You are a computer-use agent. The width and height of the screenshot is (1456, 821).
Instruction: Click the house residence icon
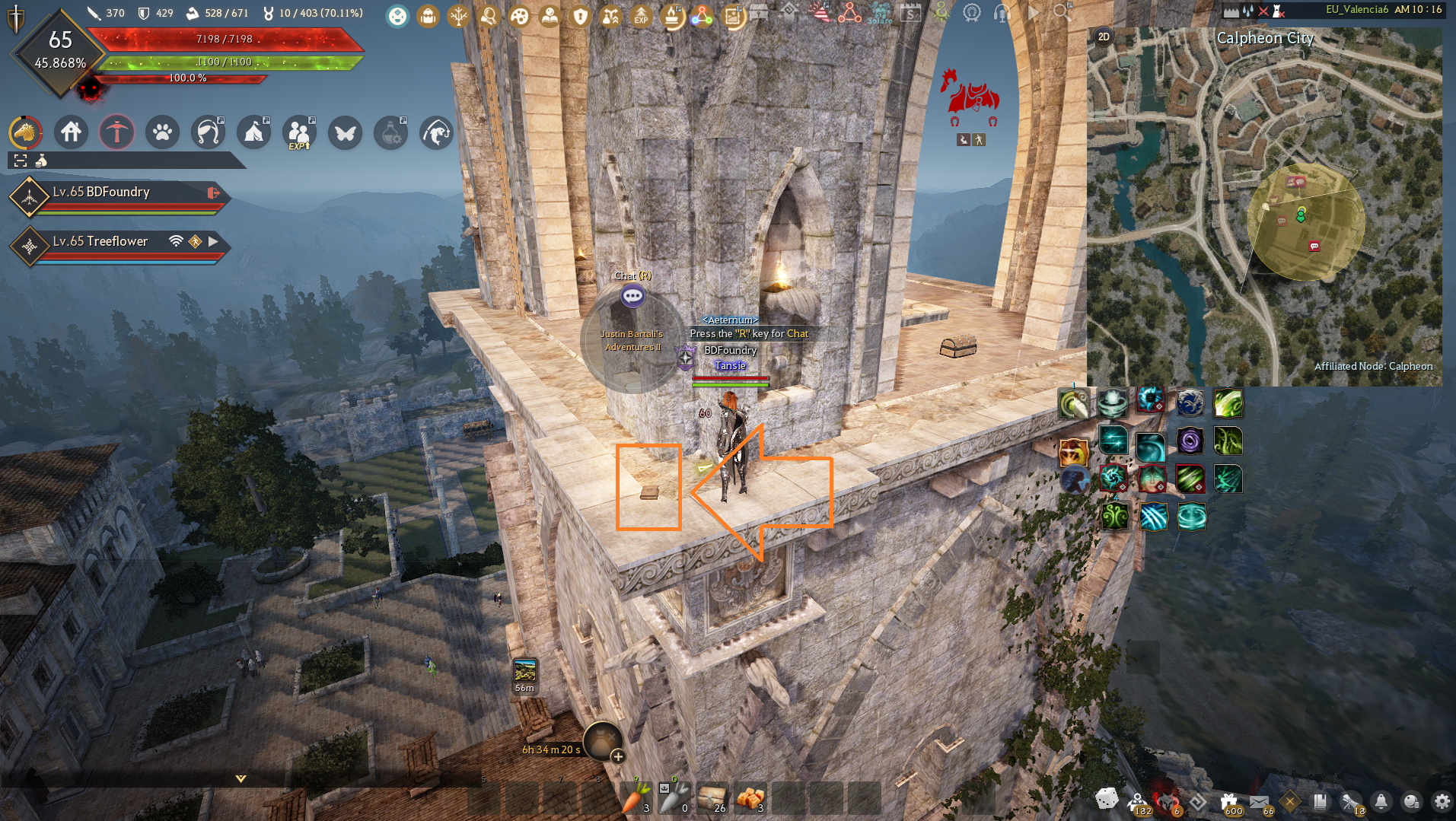[71, 132]
